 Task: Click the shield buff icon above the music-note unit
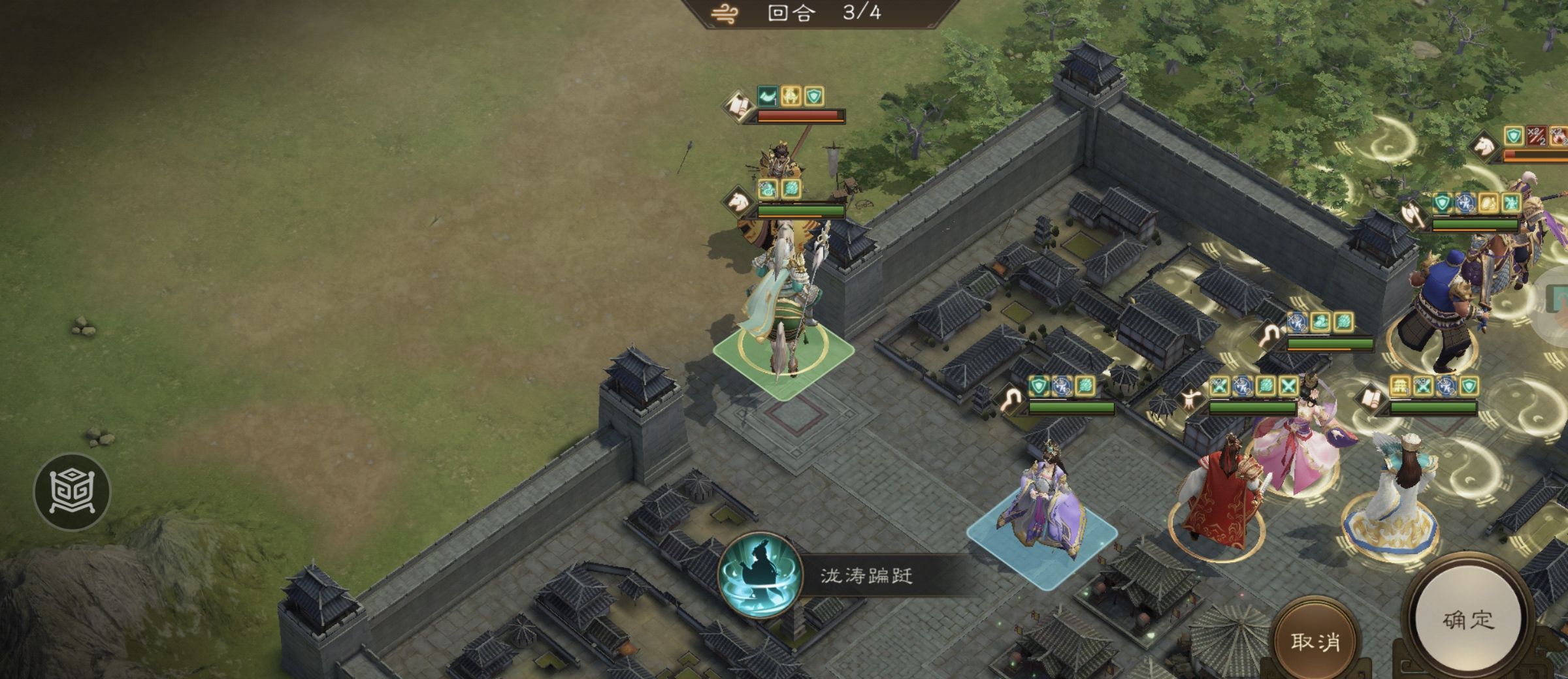click(1038, 385)
